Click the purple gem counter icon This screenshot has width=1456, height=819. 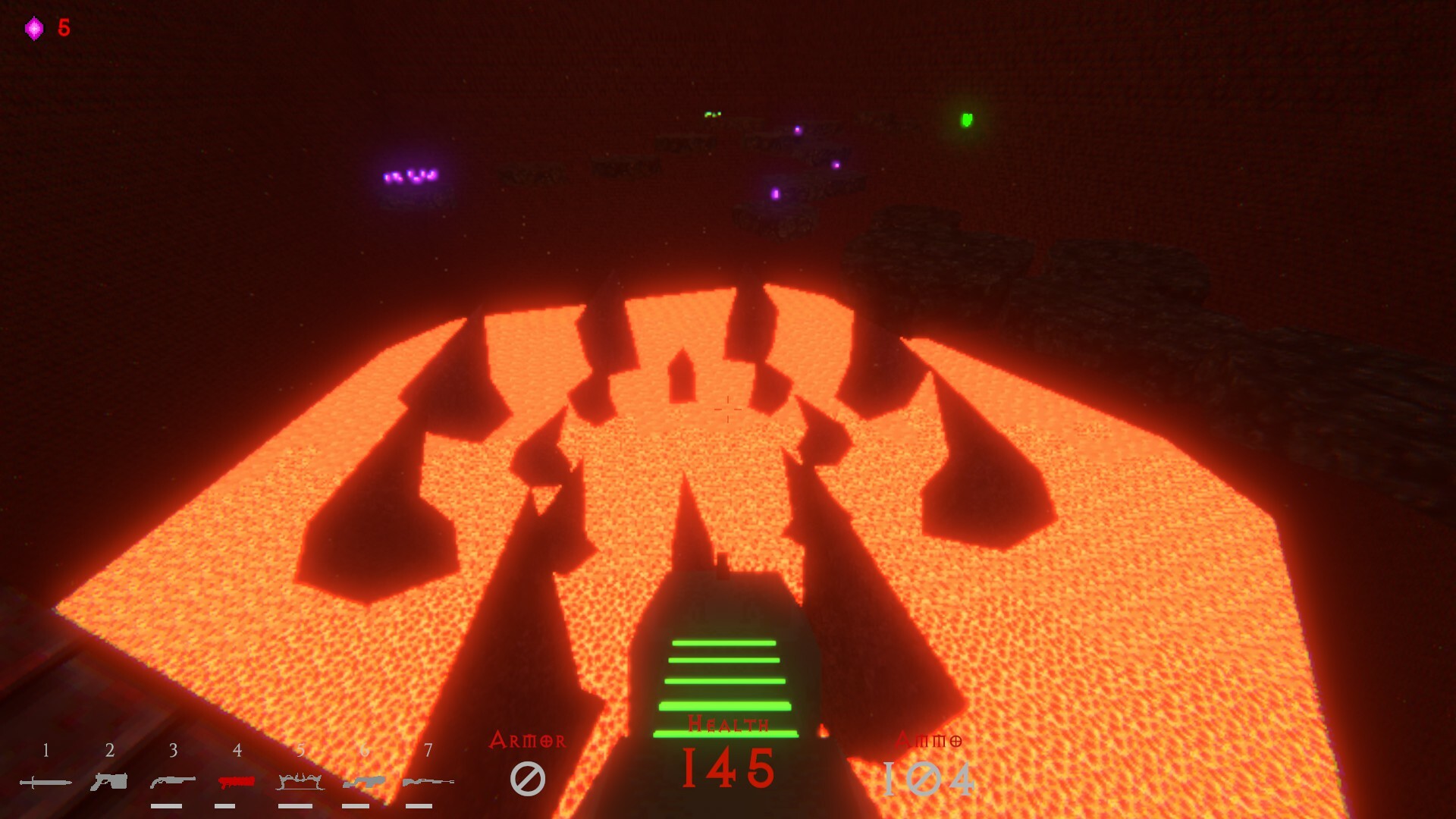point(33,27)
